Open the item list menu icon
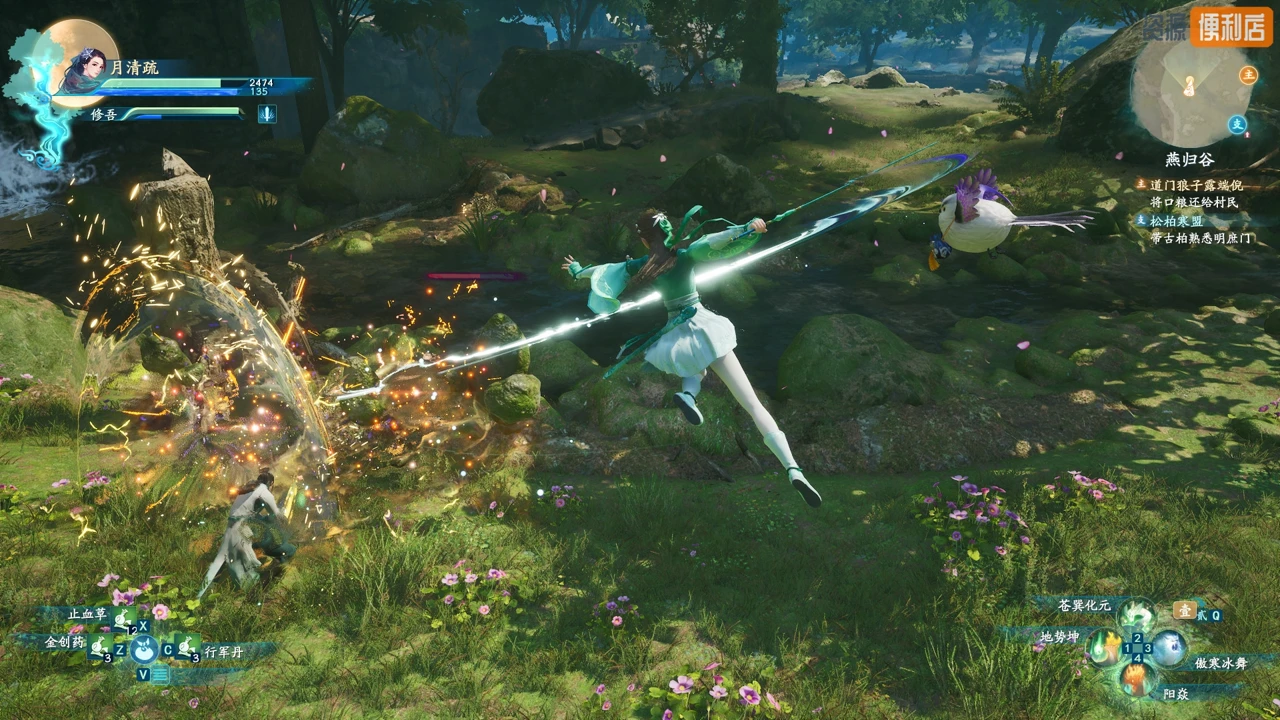This screenshot has height=720, width=1280. 160,674
